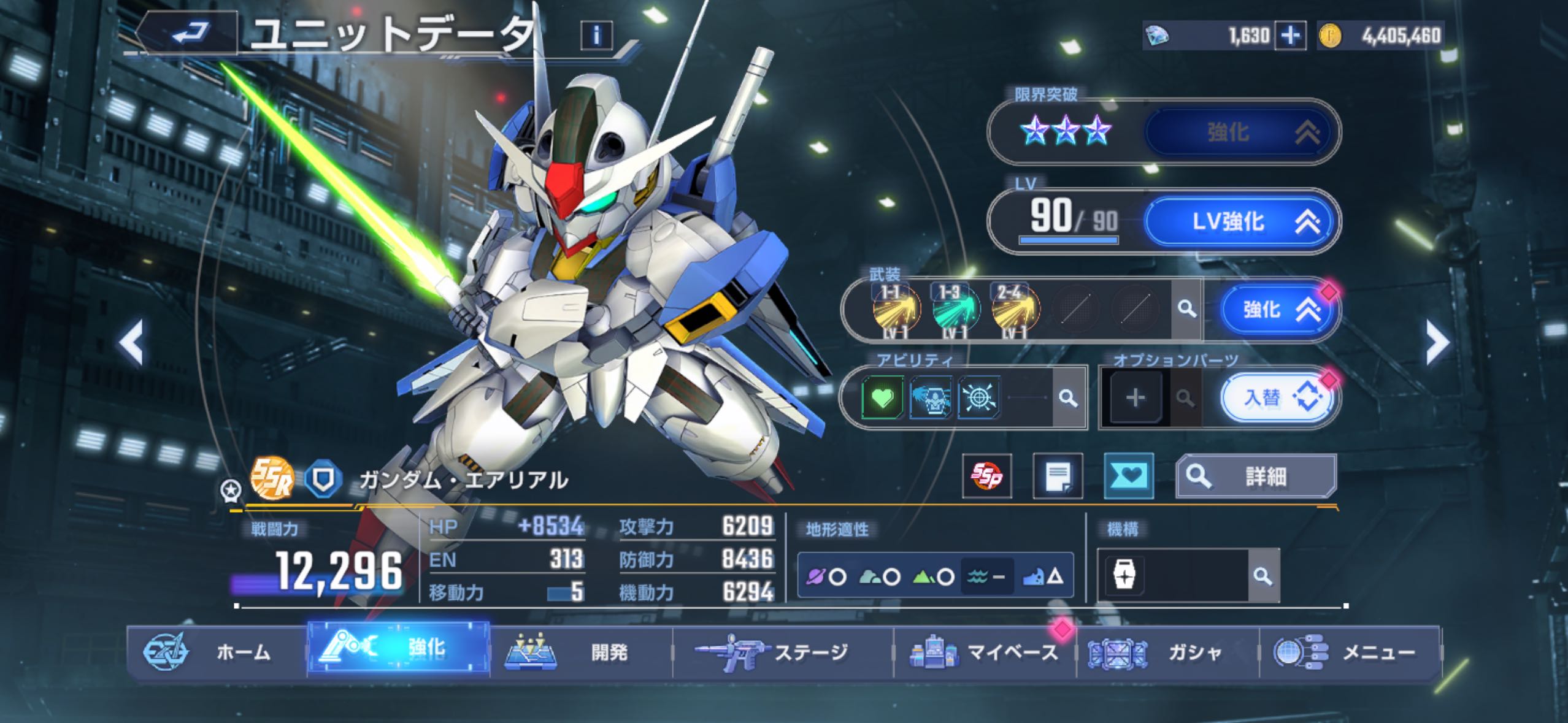Select the green heart ability icon

[x=882, y=399]
